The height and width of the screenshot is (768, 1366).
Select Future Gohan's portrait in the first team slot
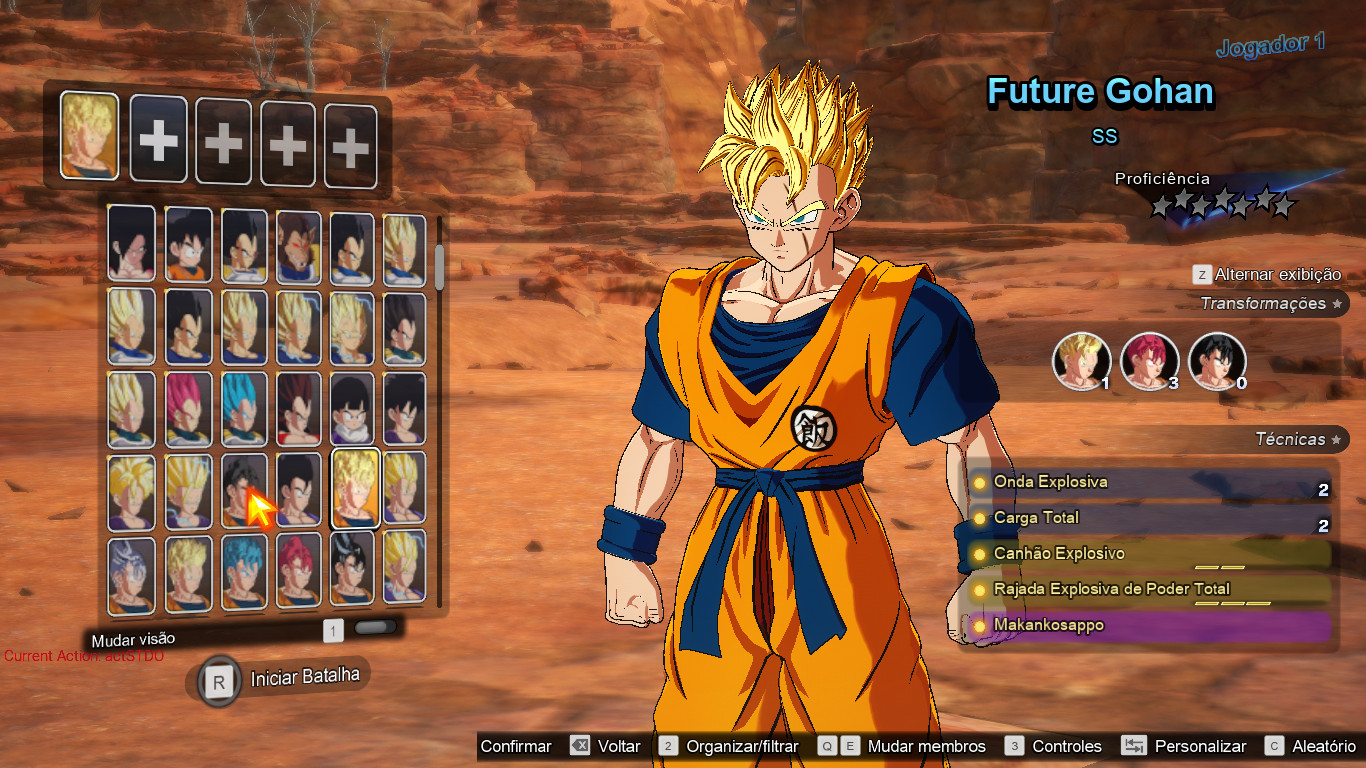point(89,136)
